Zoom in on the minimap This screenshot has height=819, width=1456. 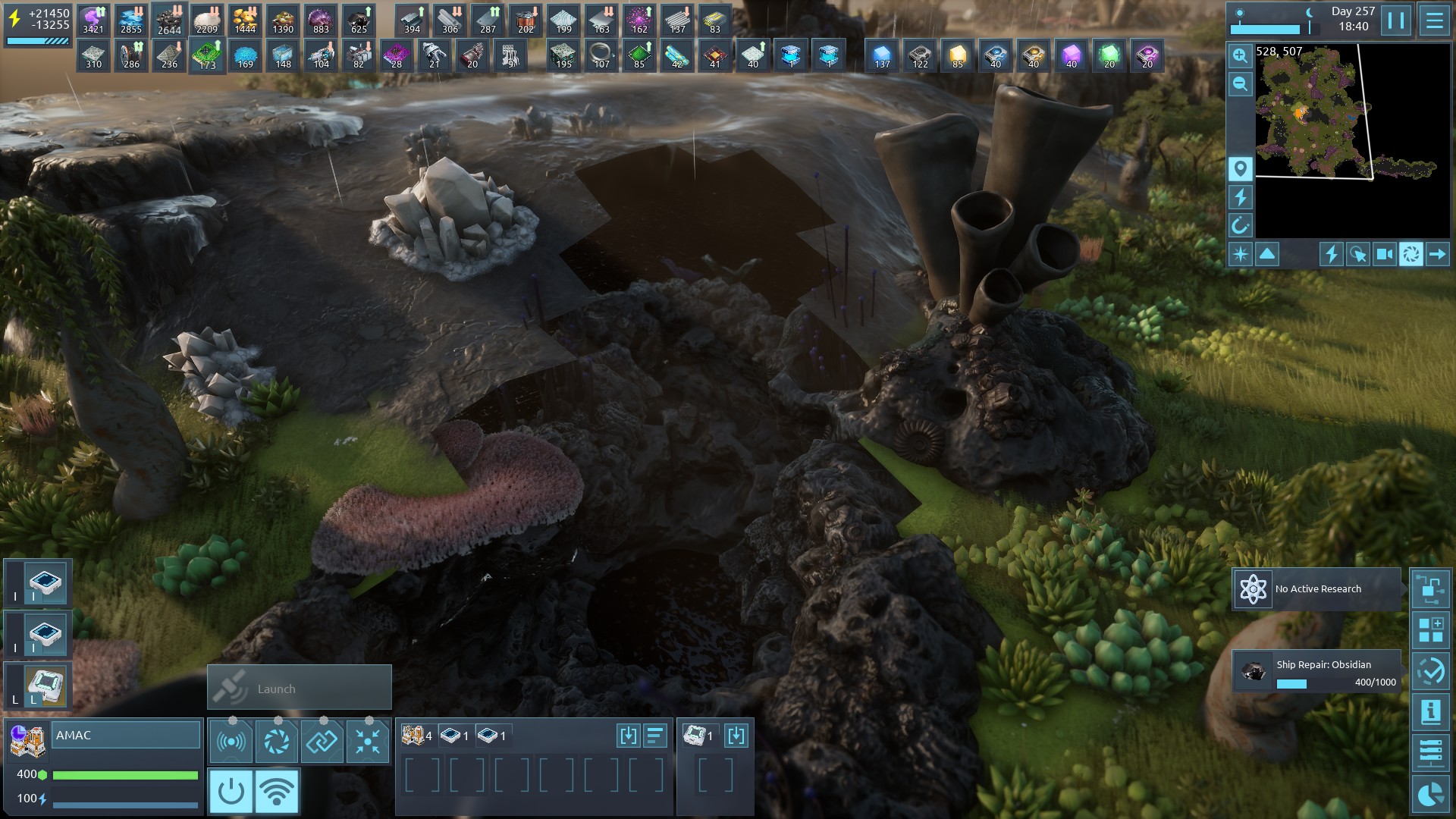pos(1241,55)
